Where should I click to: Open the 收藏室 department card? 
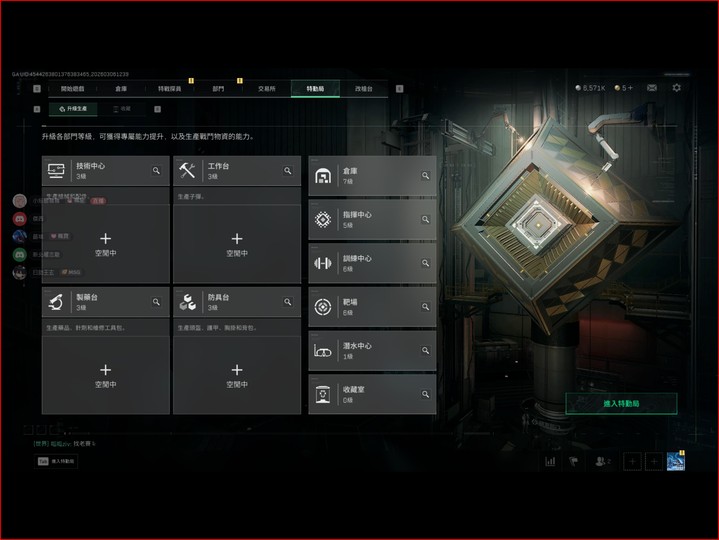click(x=372, y=394)
